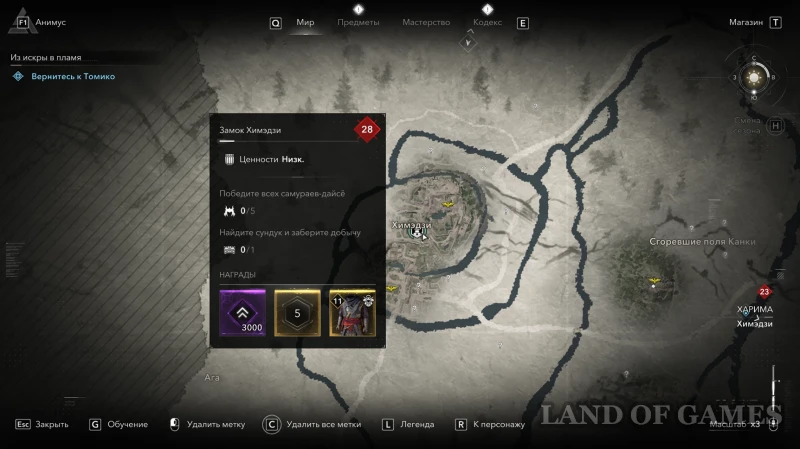Screen dimensions: 800x449
Task: Open the Предметы tab
Action: click(357, 22)
